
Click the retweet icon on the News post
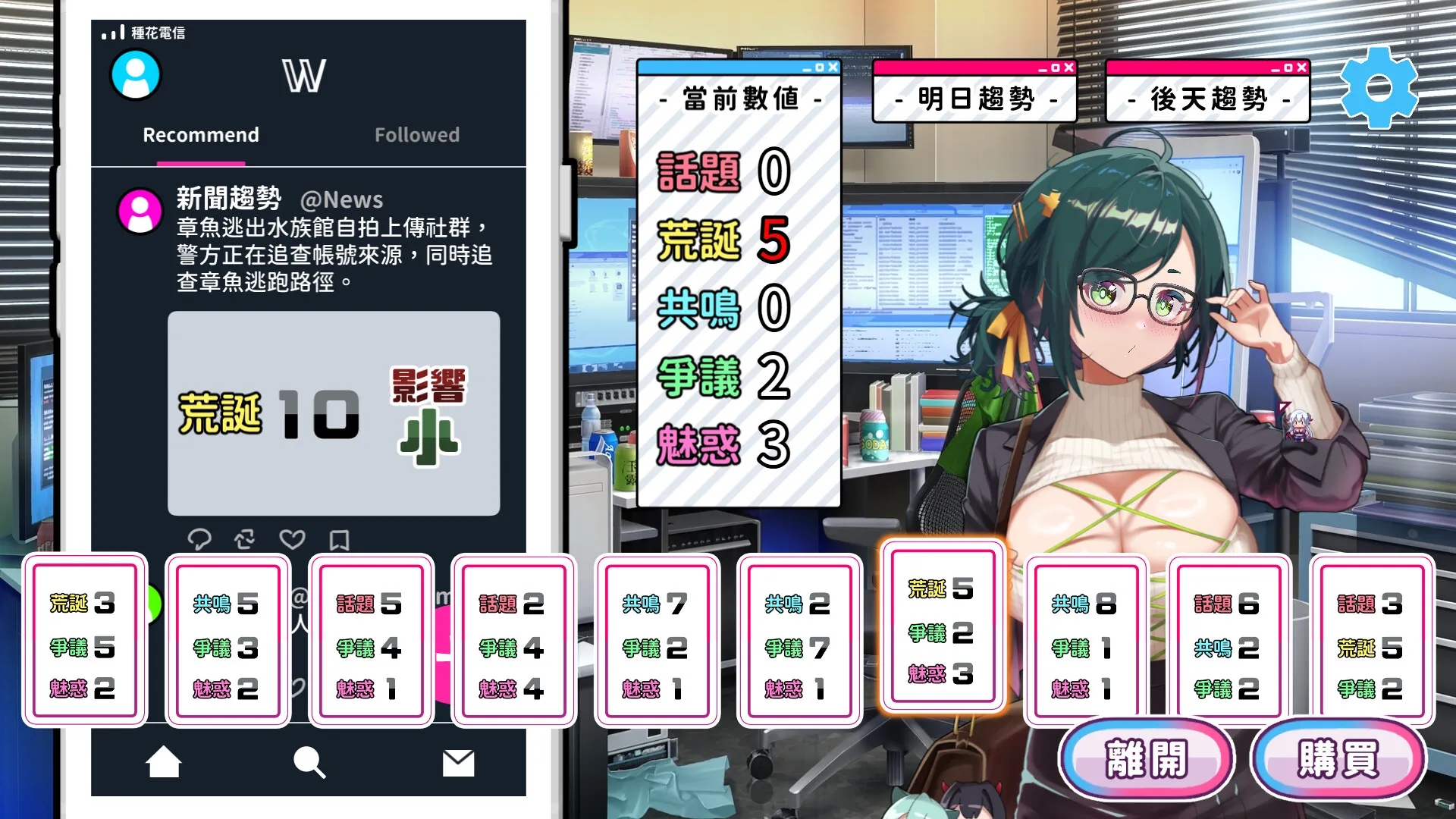(x=244, y=540)
